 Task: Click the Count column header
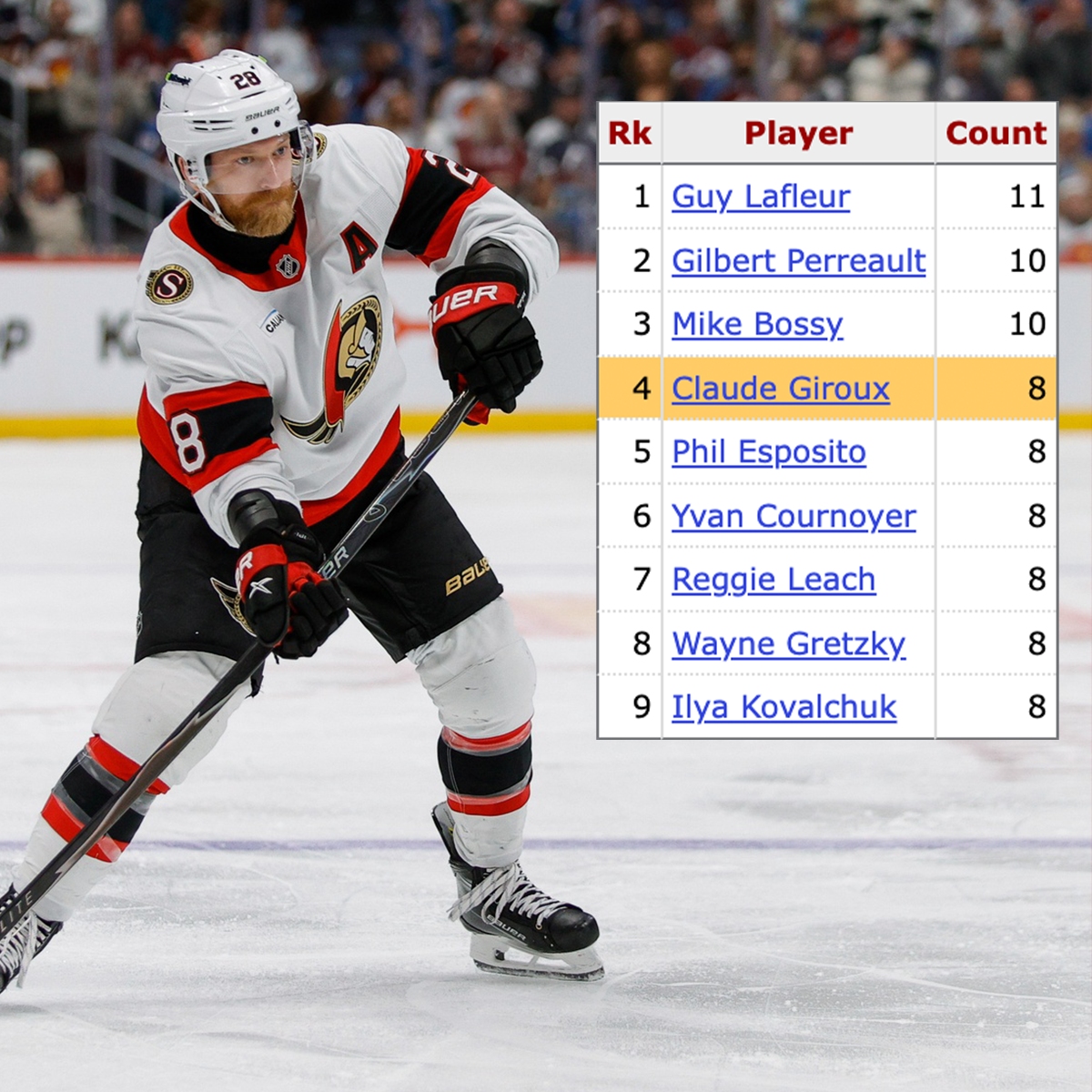tap(996, 134)
